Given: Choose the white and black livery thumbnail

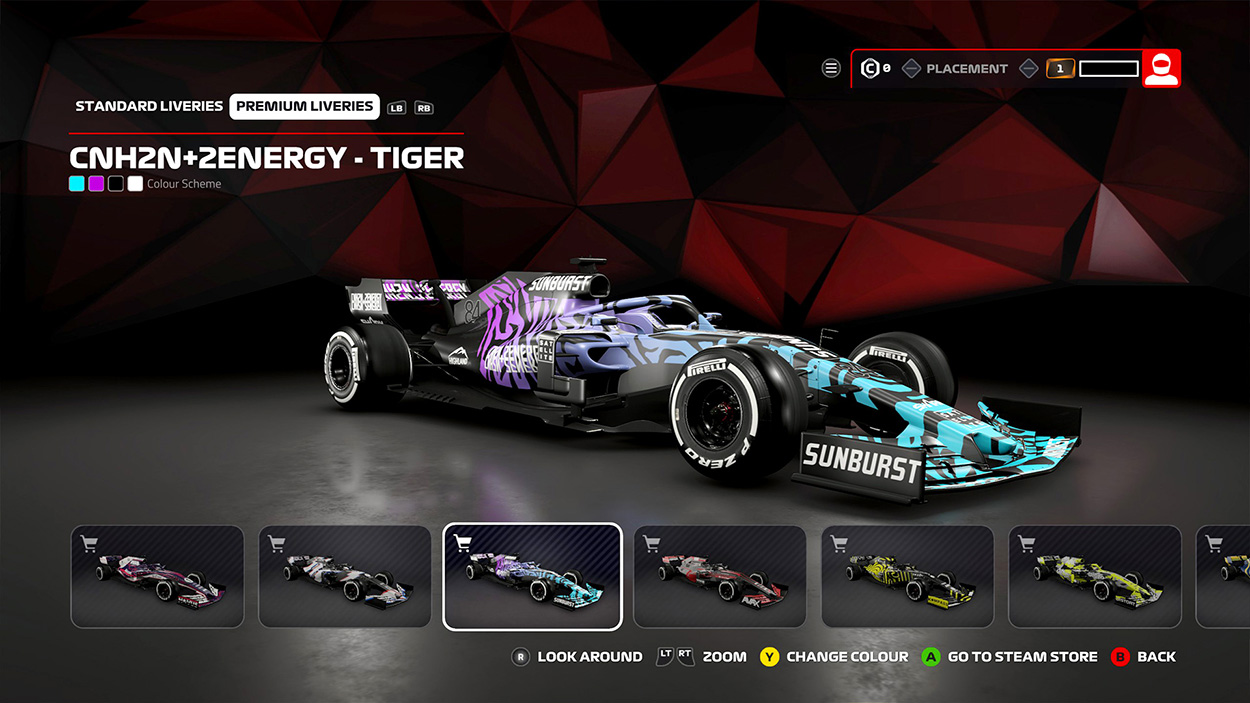Looking at the screenshot, I should 345,577.
